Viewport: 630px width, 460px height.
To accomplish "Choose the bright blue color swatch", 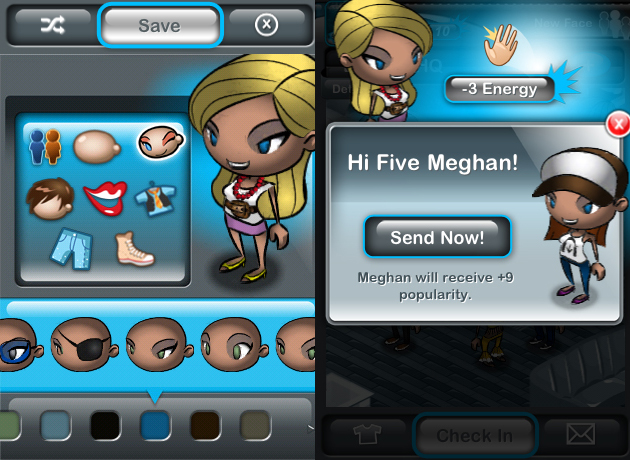I will coord(155,425).
